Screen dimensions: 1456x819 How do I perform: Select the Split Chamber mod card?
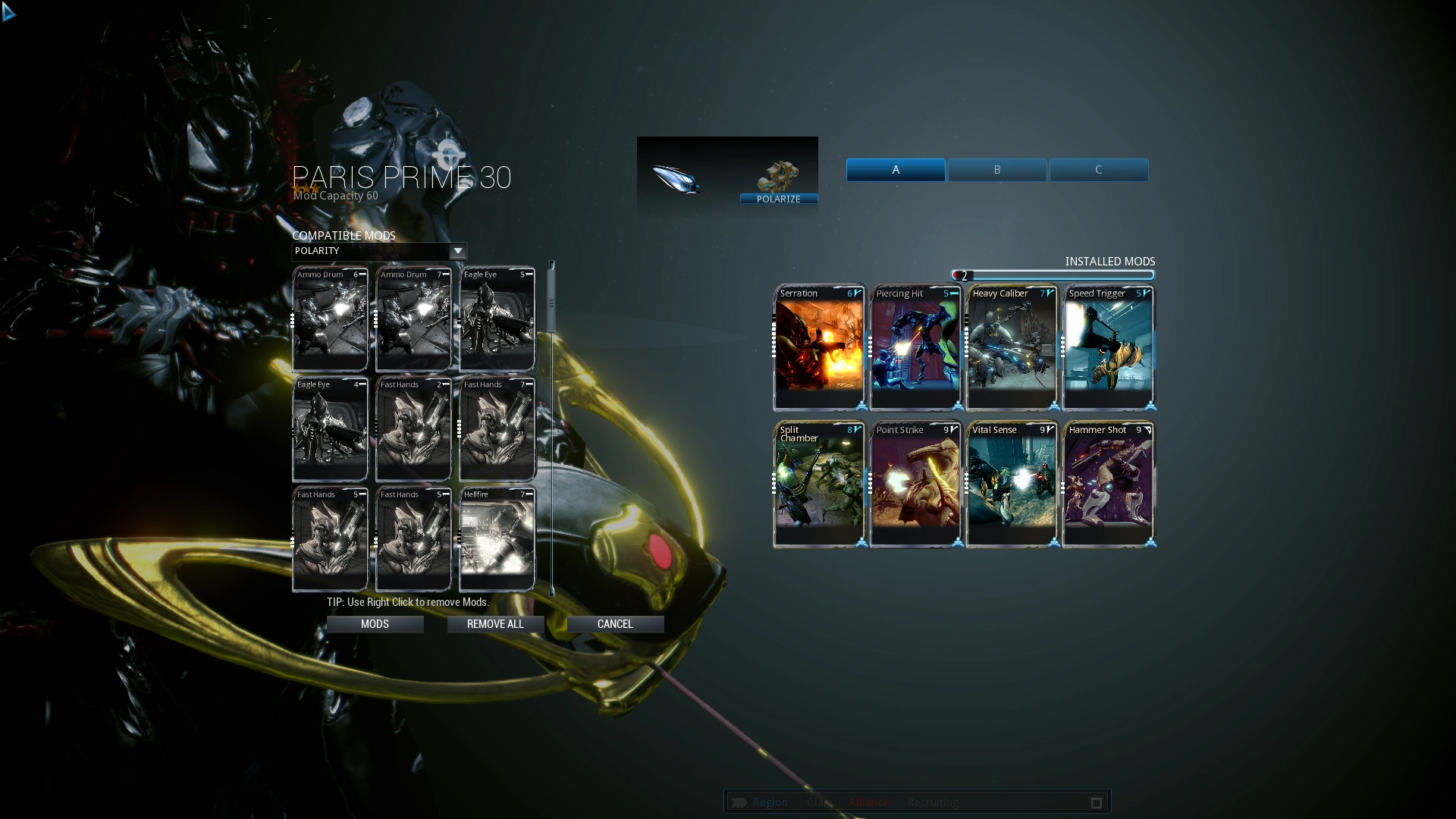[x=817, y=483]
